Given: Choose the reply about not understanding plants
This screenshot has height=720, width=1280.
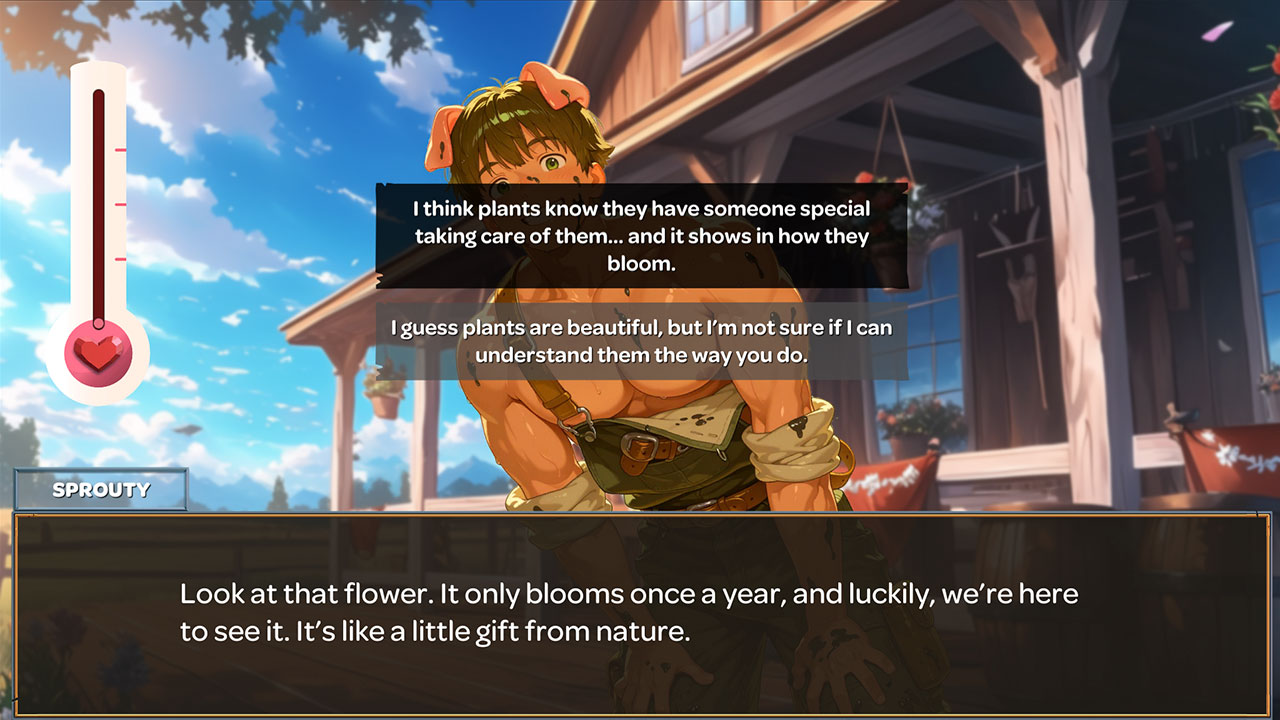Looking at the screenshot, I should point(640,343).
